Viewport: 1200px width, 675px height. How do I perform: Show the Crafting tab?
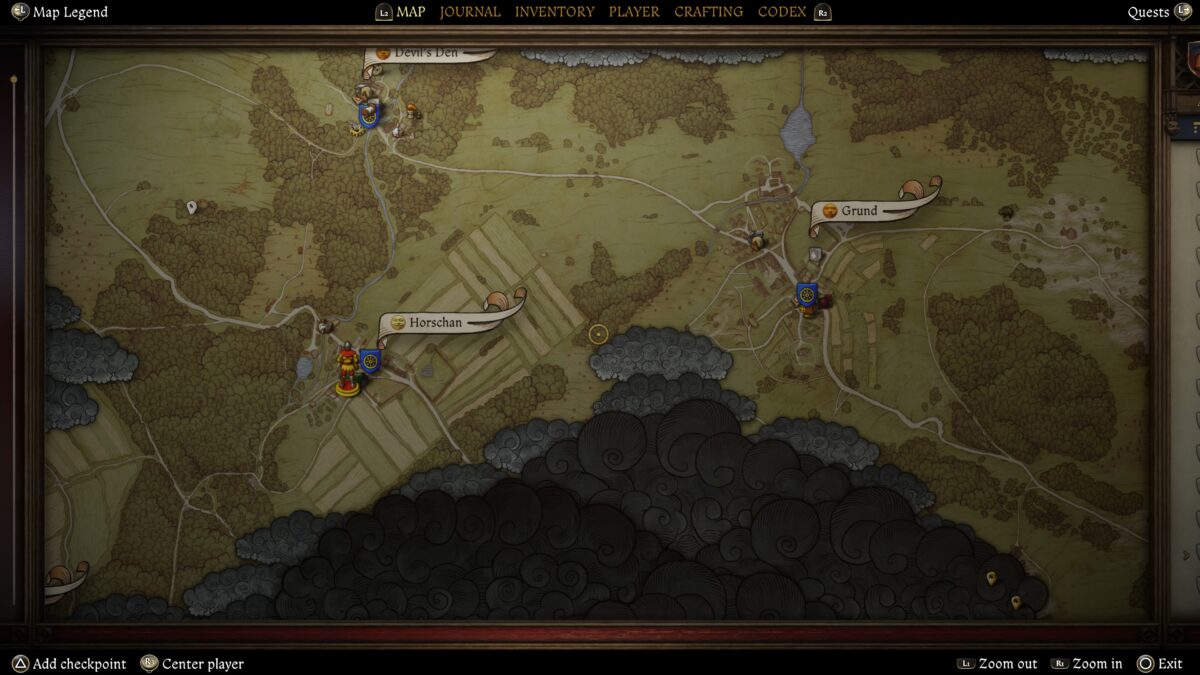(708, 12)
